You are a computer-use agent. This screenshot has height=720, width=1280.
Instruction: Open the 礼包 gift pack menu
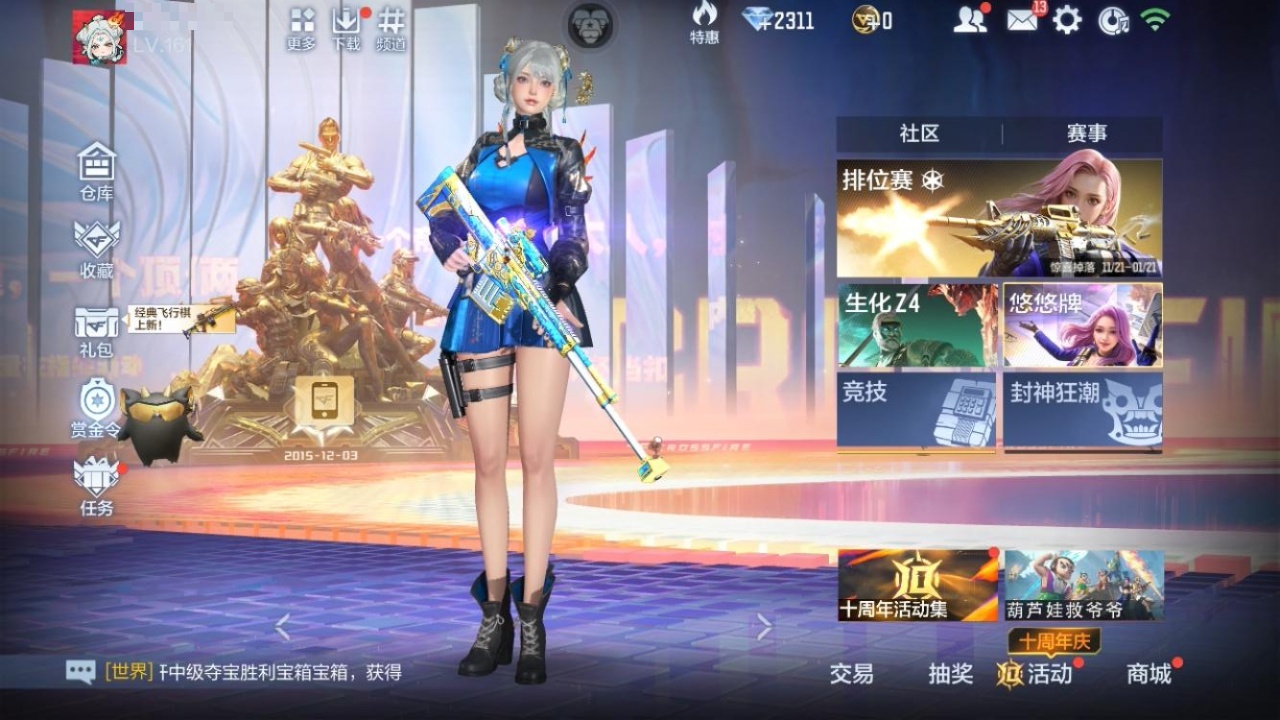point(97,330)
